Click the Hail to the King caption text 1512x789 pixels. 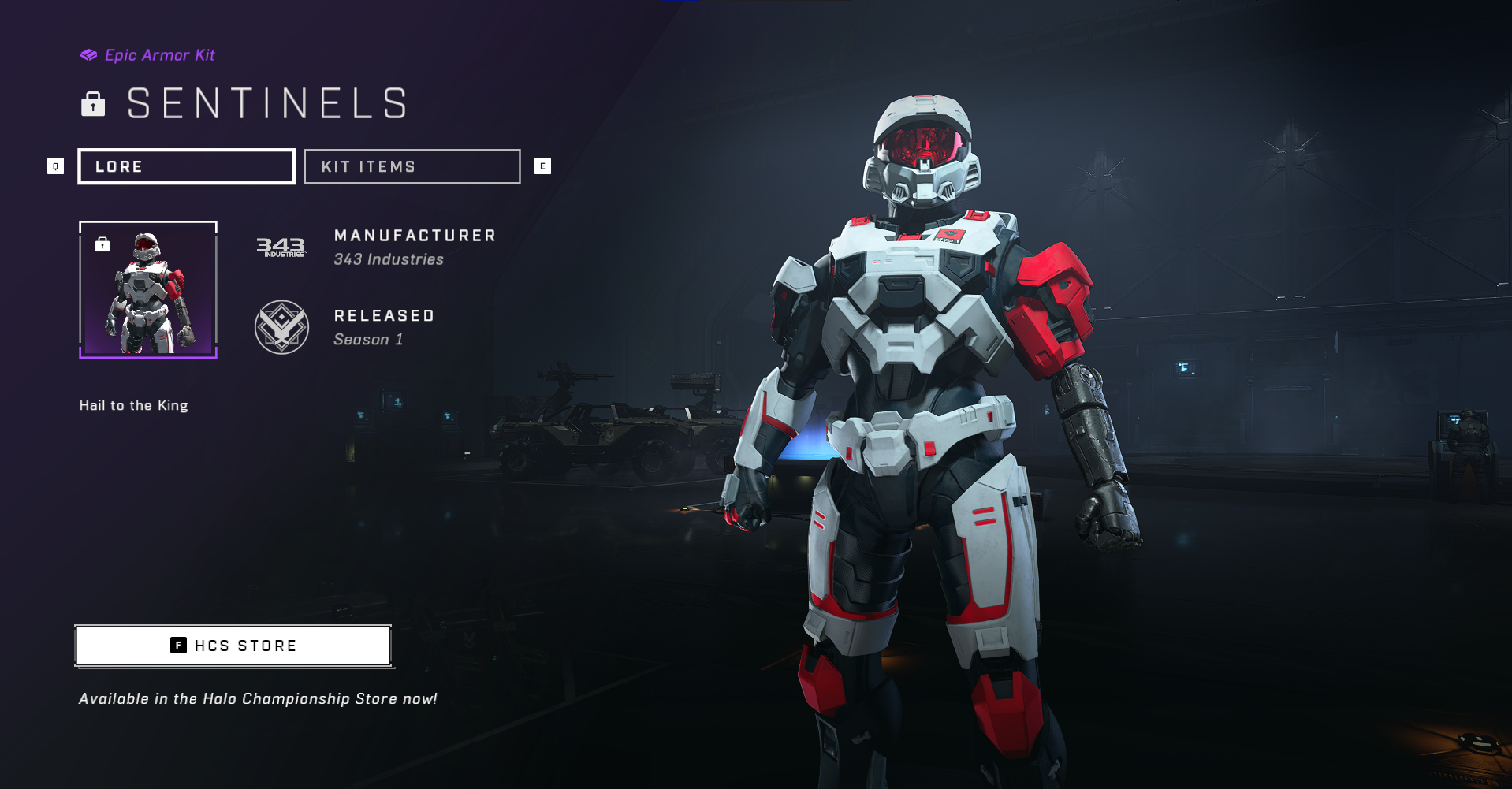[132, 404]
